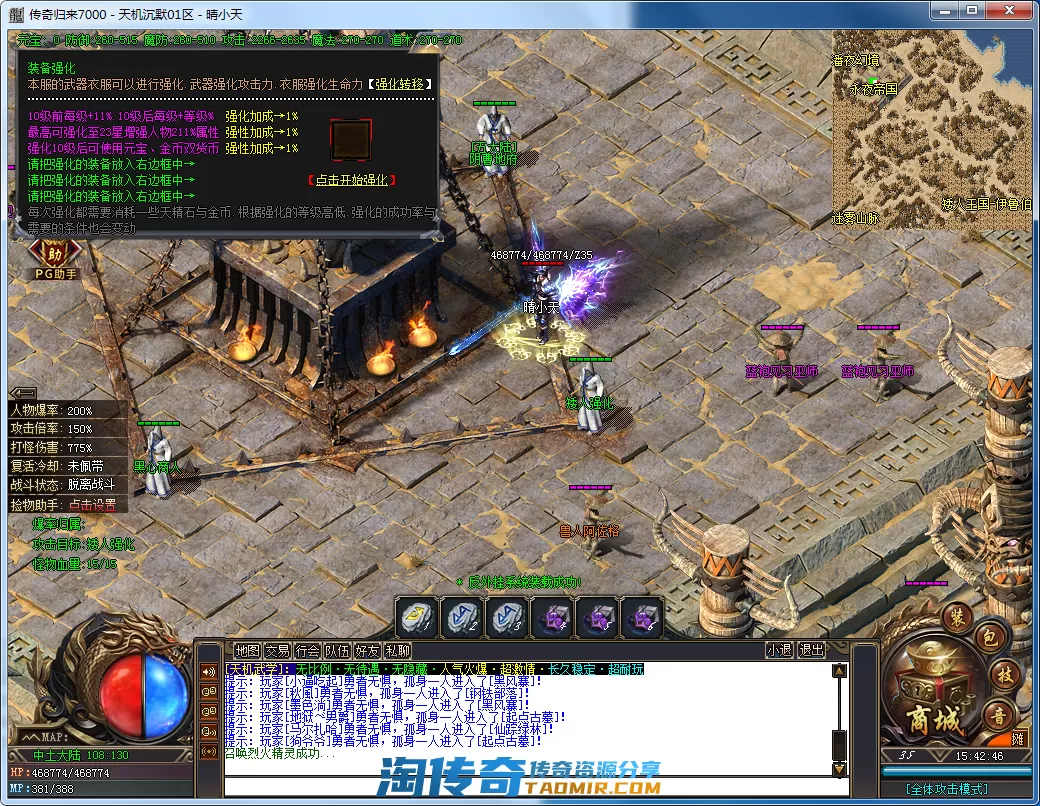Image resolution: width=1040 pixels, height=806 pixels.
Task: Show the 好友 friends tab
Action: [x=367, y=650]
